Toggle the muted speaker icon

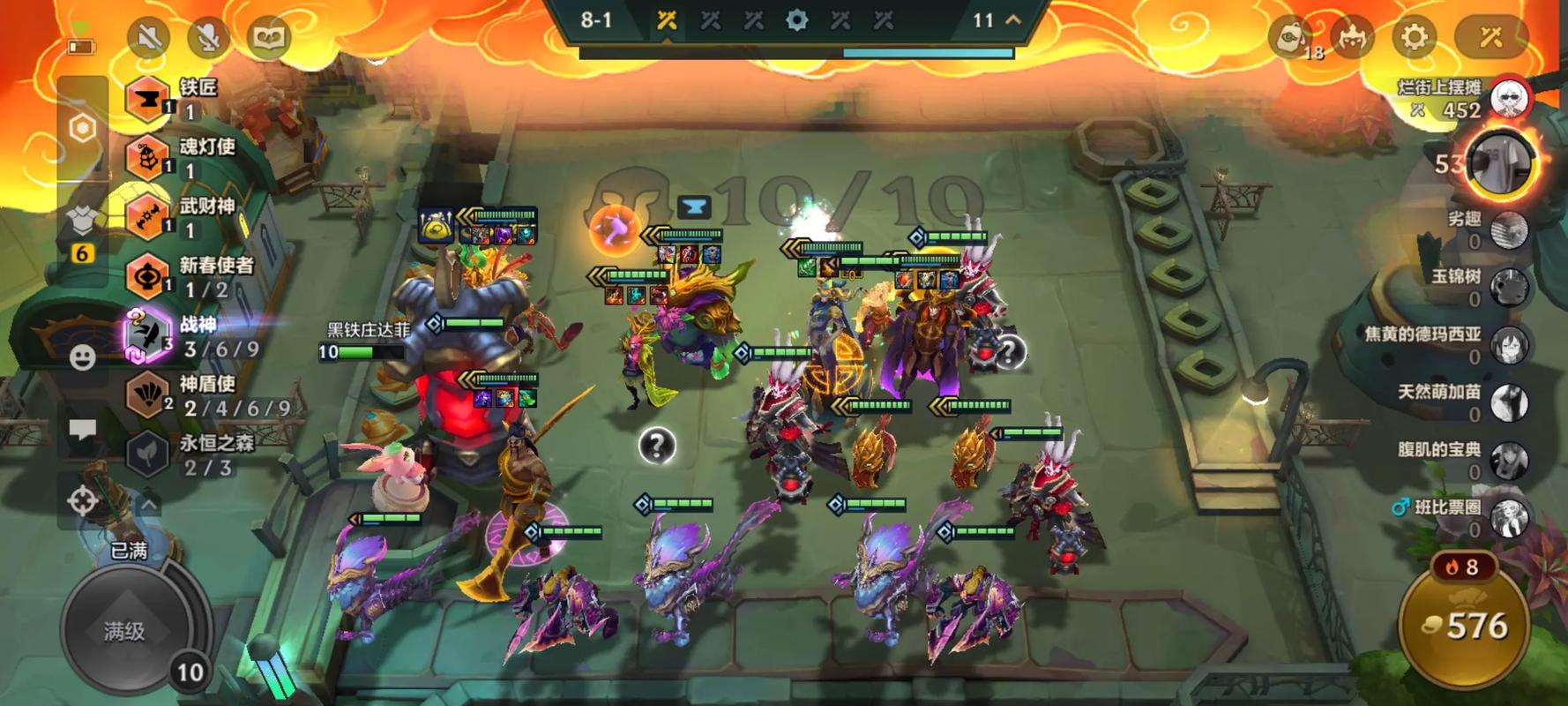(149, 37)
